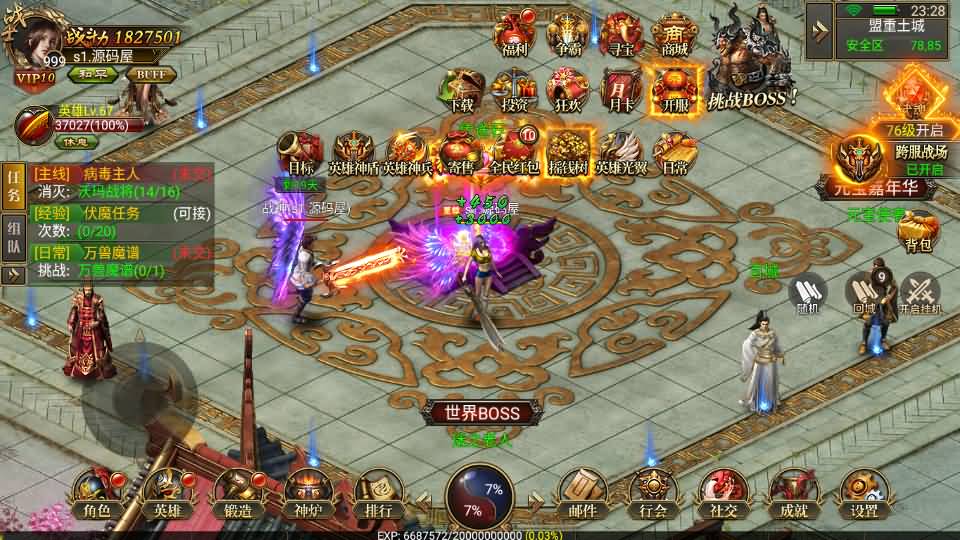The height and width of the screenshot is (540, 960).
Task: Open the 商城 shop
Action: pos(675,35)
